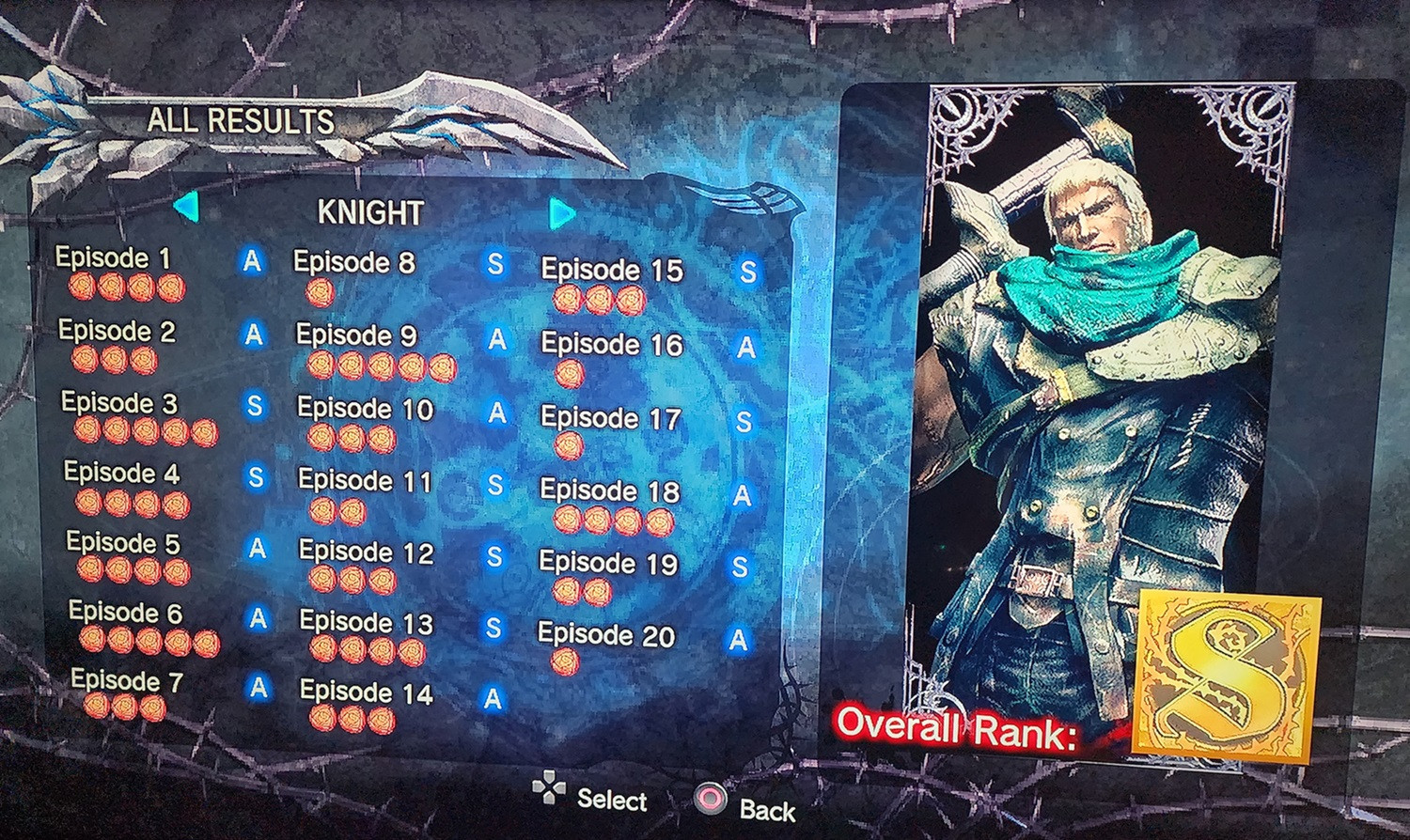Click the Knight character portrait card
Viewport: 1410px width, 840px height.
[1100, 376]
